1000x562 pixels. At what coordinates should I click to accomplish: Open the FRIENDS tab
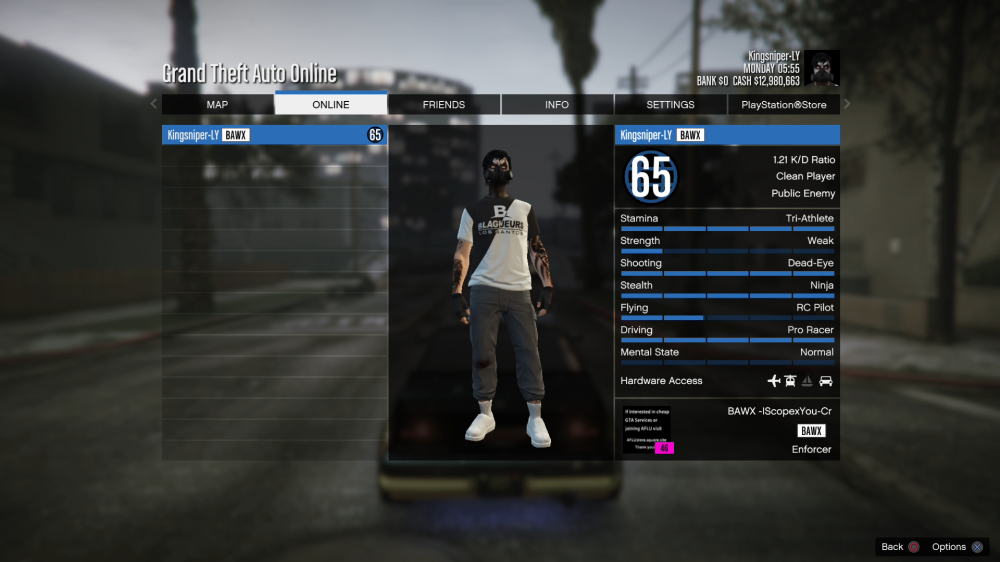444,105
